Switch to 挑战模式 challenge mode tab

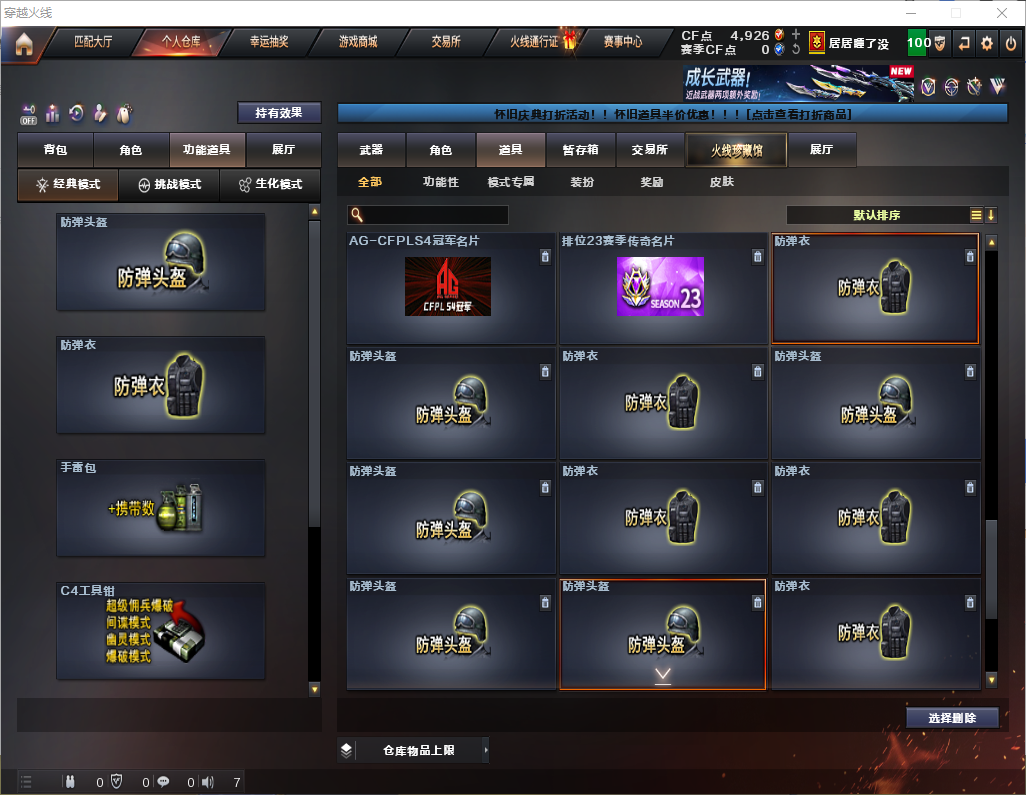[169, 185]
